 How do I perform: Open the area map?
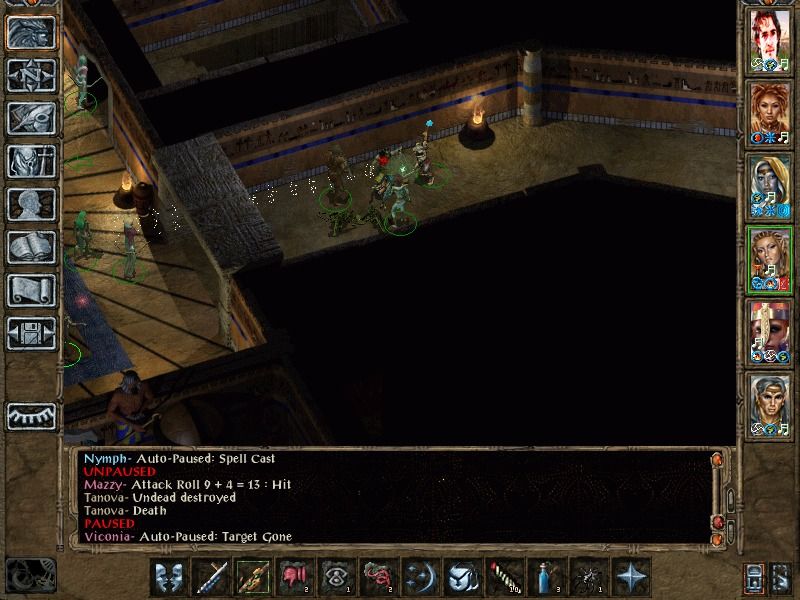pos(31,76)
